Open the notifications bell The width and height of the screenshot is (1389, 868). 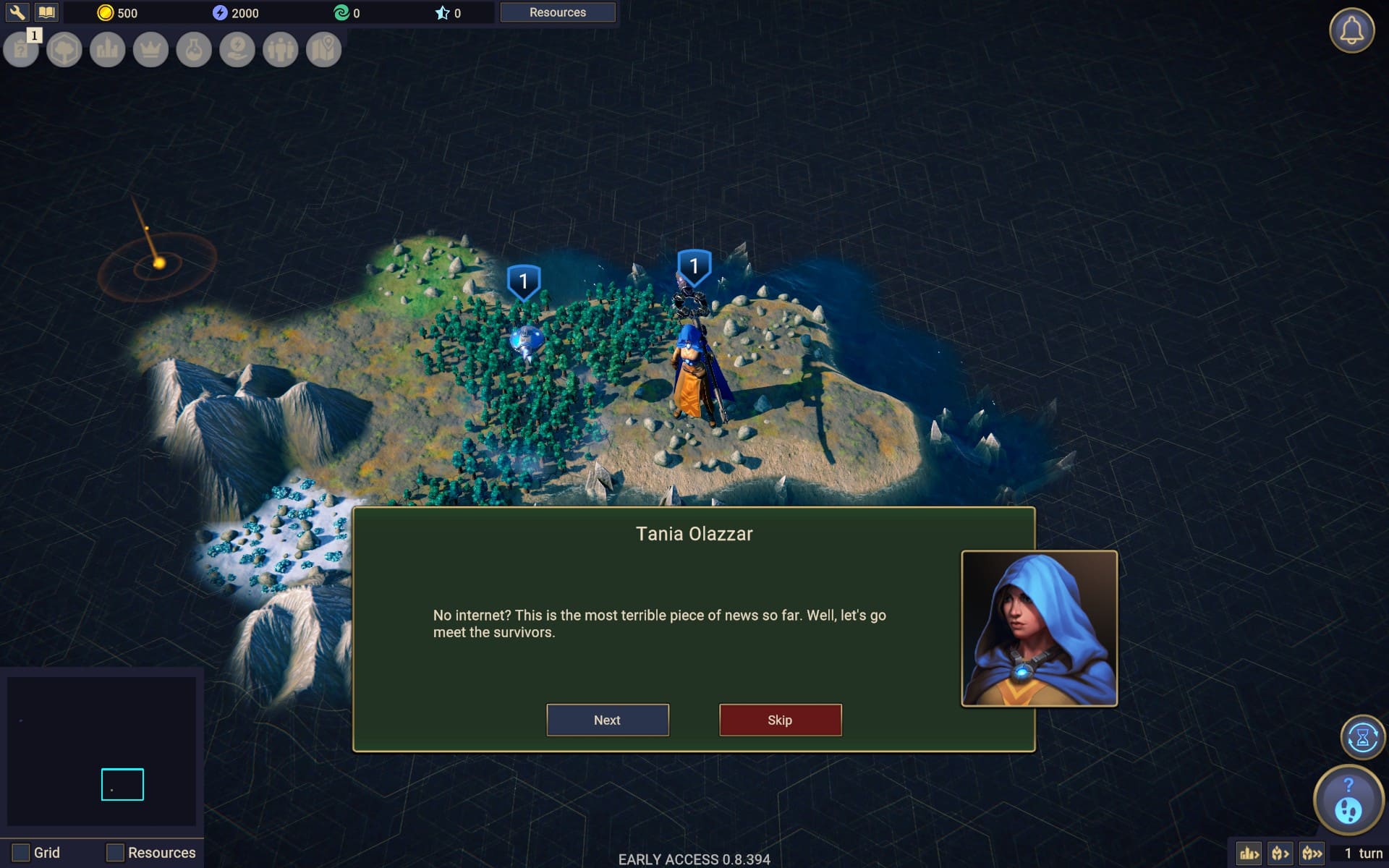click(1351, 30)
